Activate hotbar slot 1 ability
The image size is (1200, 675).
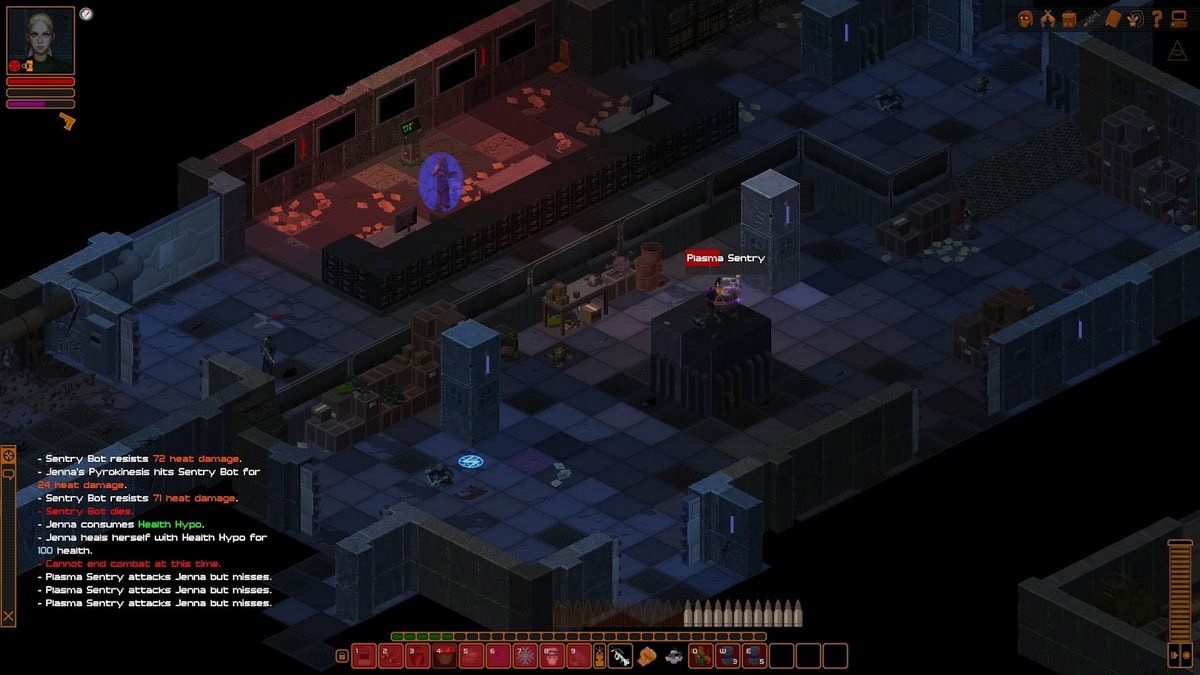pyautogui.click(x=363, y=656)
